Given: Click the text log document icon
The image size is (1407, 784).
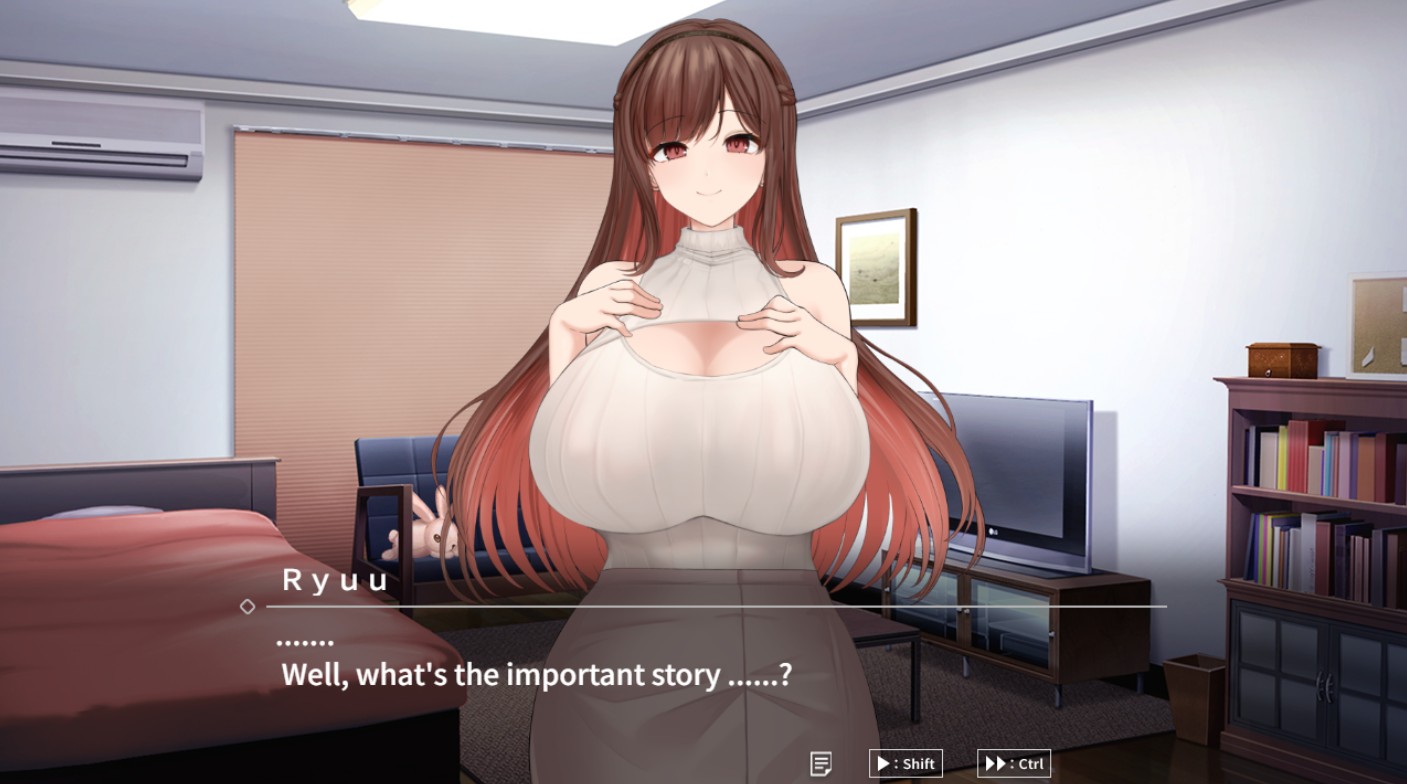Looking at the screenshot, I should pyautogui.click(x=822, y=763).
